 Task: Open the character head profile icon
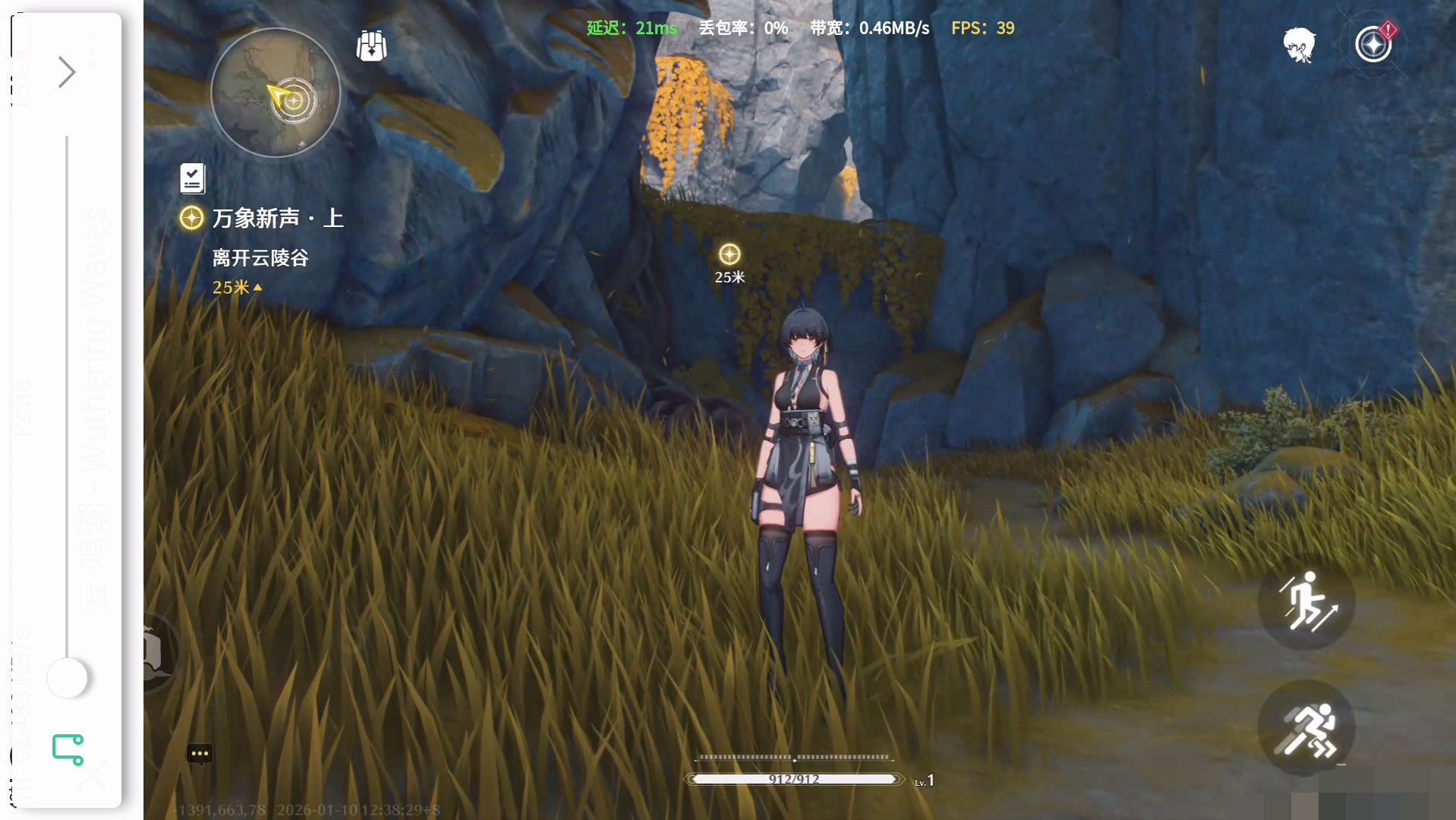tap(1299, 46)
